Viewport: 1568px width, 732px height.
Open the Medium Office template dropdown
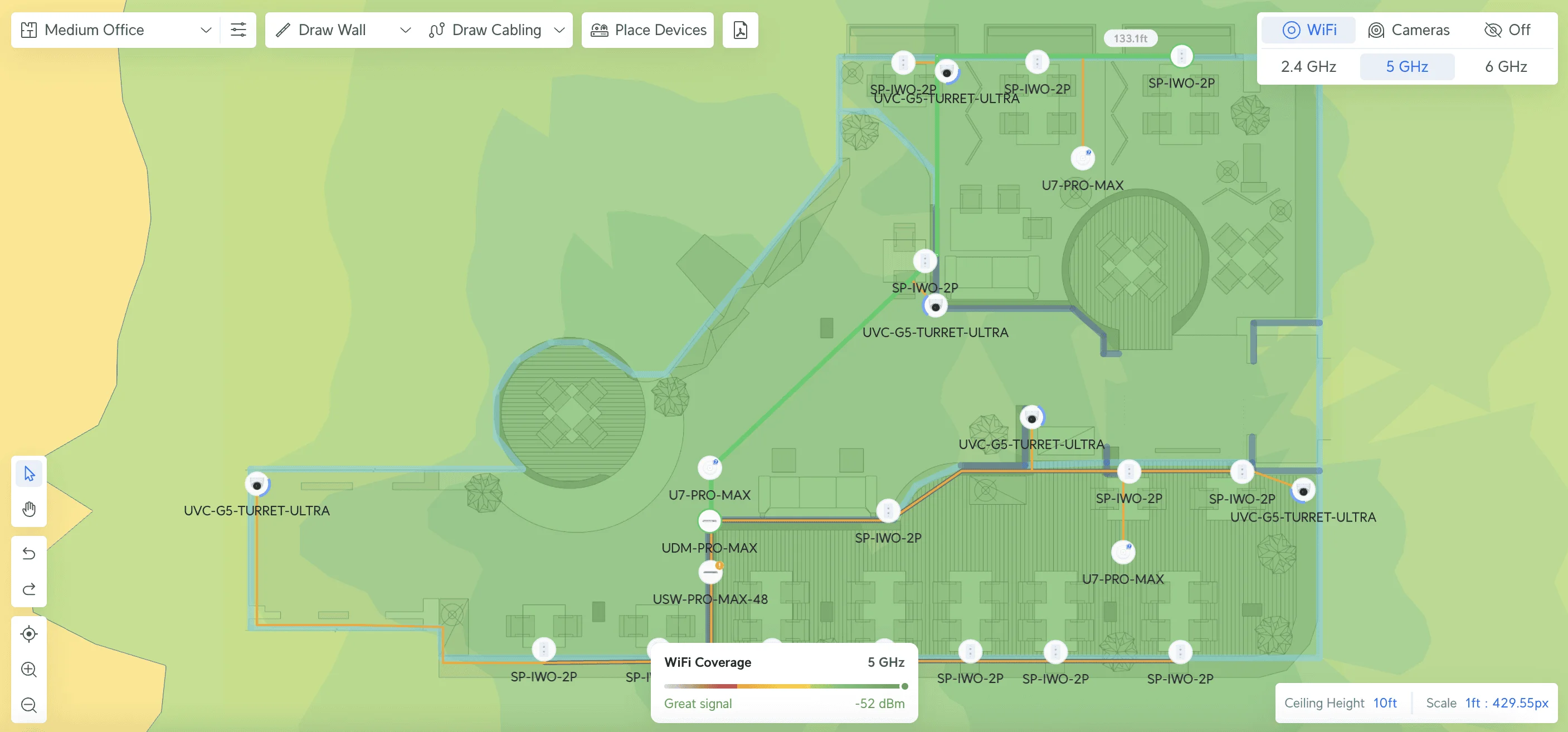[206, 29]
